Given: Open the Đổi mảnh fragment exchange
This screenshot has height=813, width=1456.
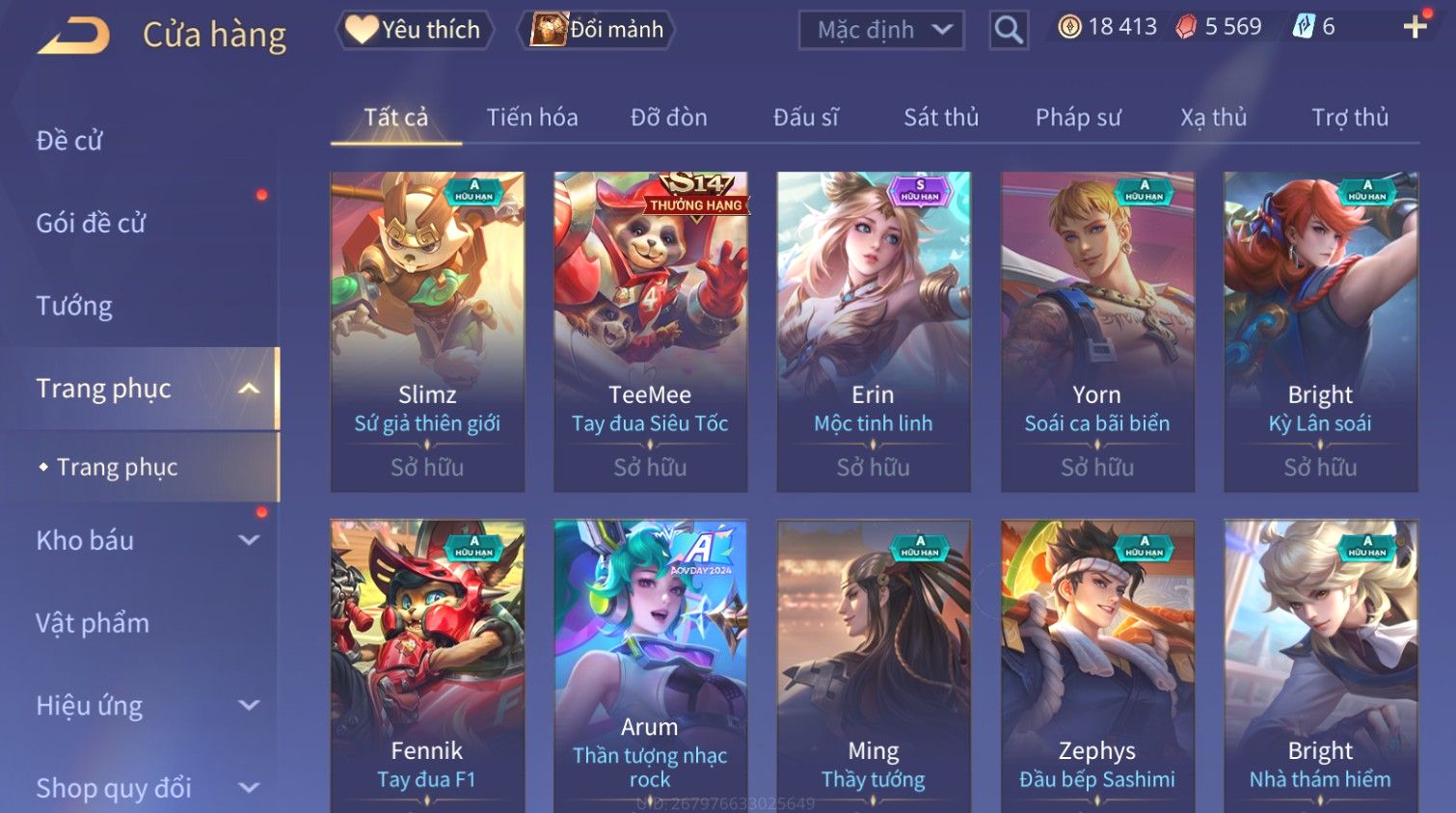Looking at the screenshot, I should click(x=597, y=30).
